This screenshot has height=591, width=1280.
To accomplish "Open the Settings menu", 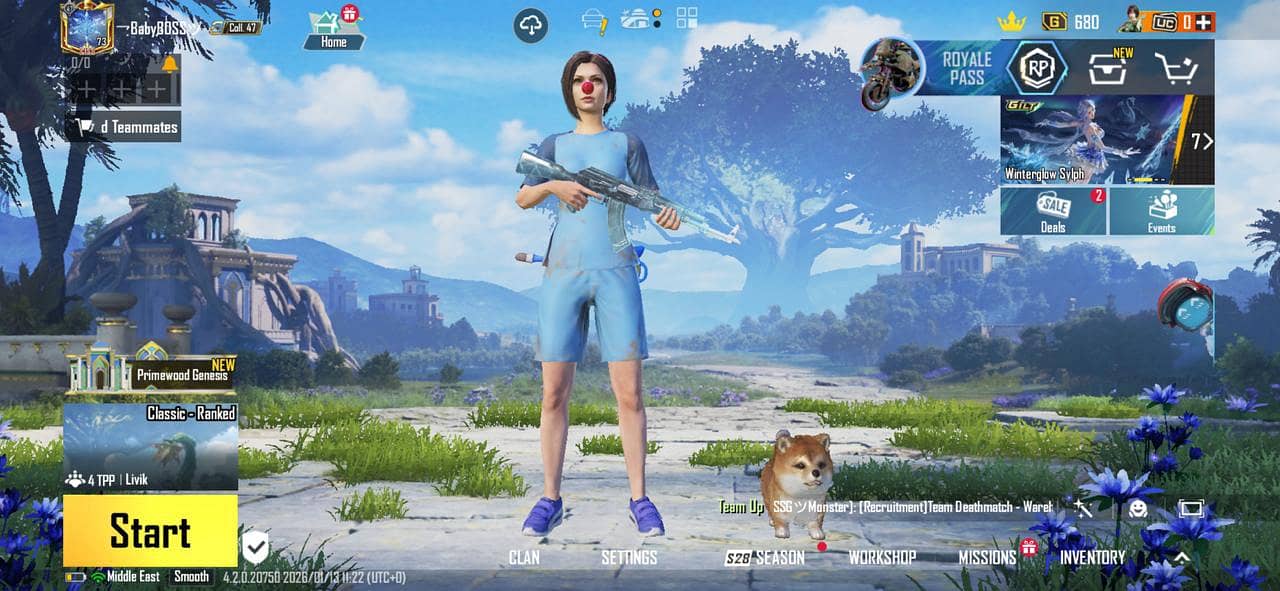I will click(x=629, y=558).
